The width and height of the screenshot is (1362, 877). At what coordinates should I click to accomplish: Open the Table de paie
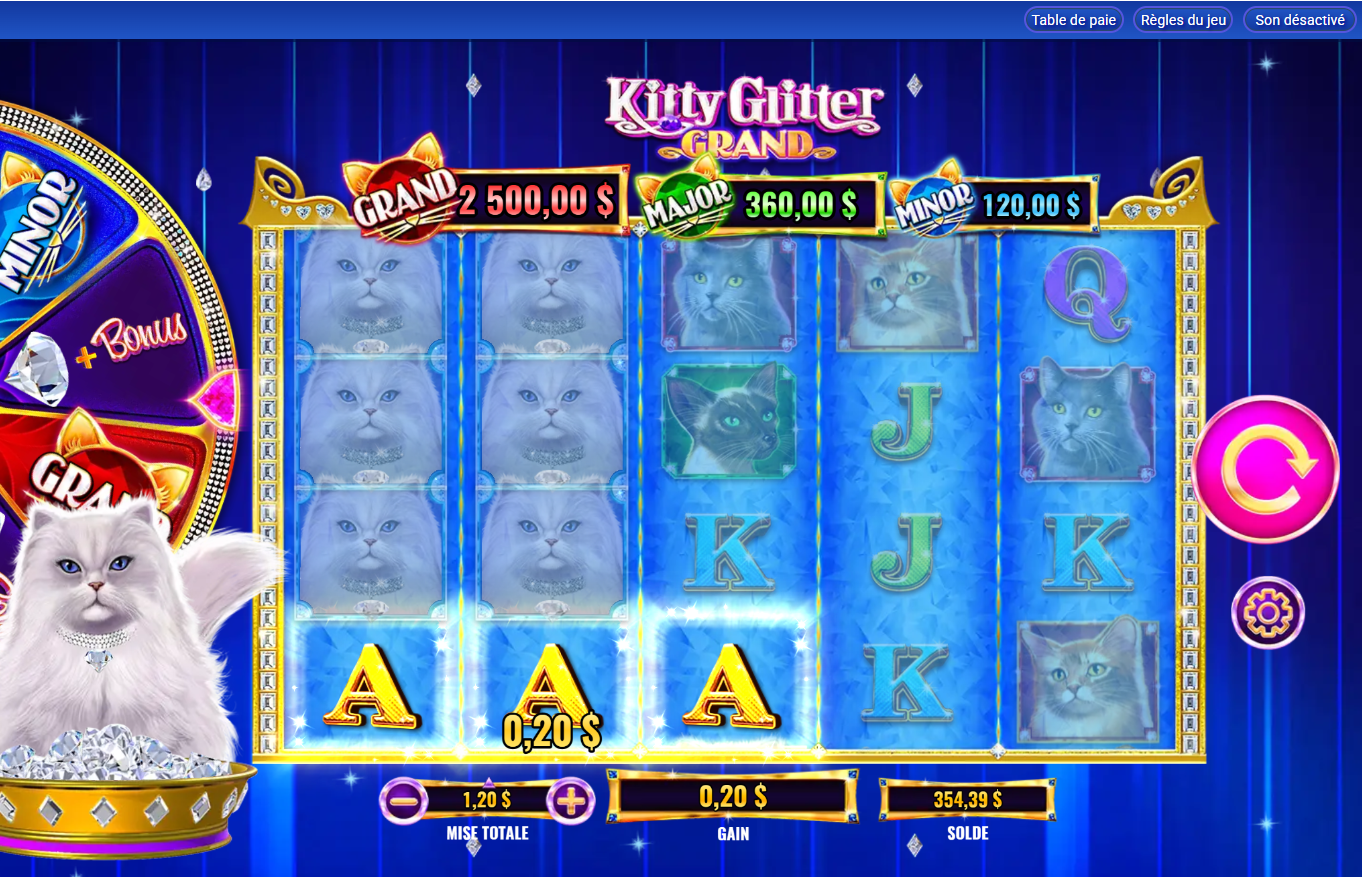click(1073, 19)
